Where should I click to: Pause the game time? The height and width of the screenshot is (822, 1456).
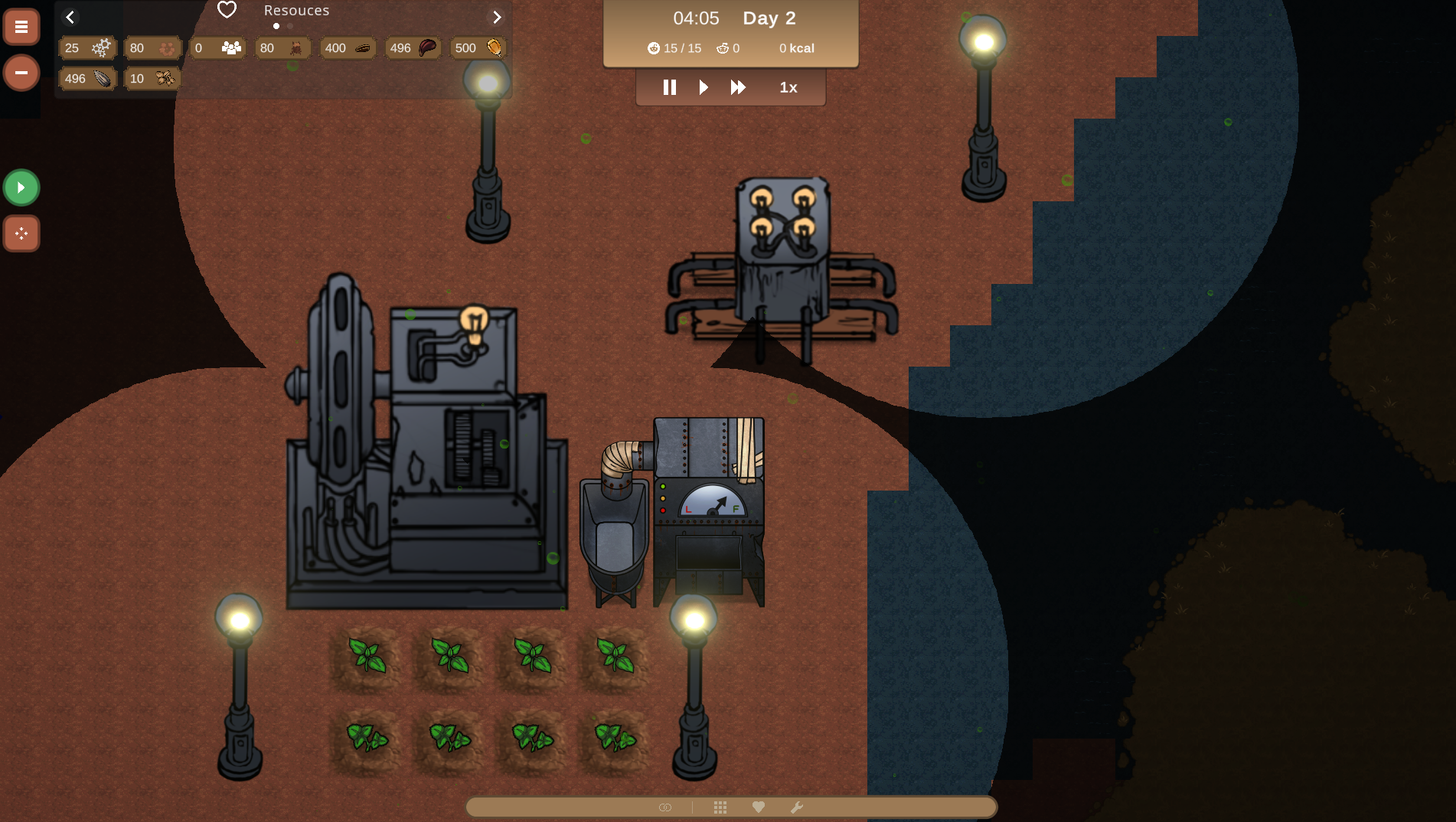click(670, 87)
